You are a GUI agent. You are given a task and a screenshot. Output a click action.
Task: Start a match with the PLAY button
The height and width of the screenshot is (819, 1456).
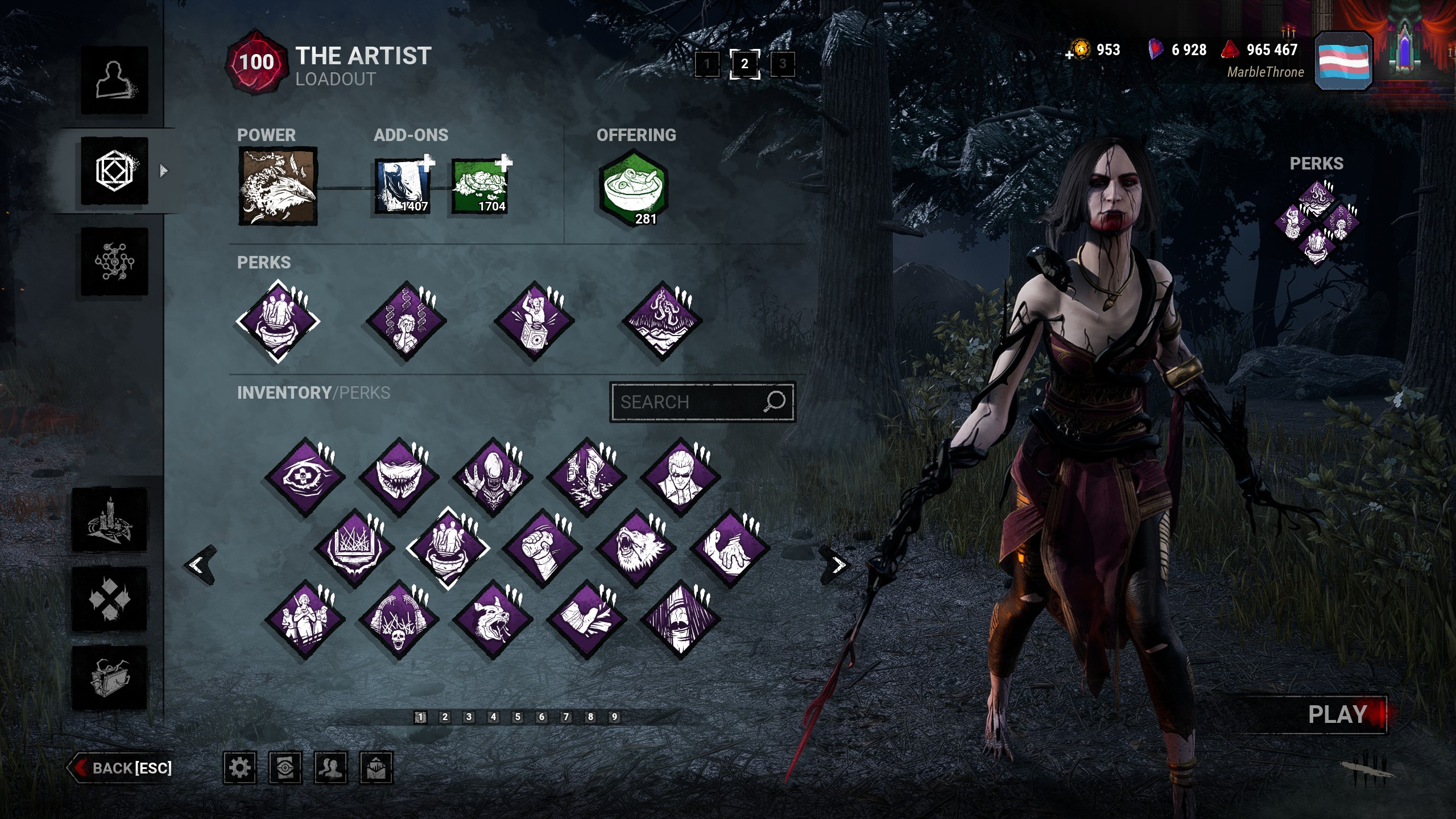coord(1337,715)
